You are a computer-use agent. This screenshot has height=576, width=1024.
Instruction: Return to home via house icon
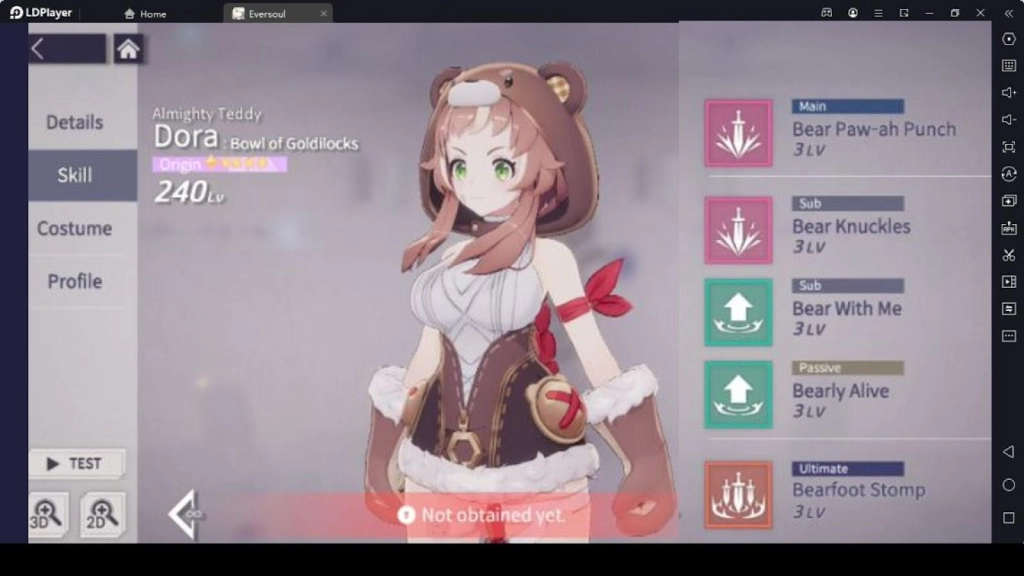[x=128, y=49]
